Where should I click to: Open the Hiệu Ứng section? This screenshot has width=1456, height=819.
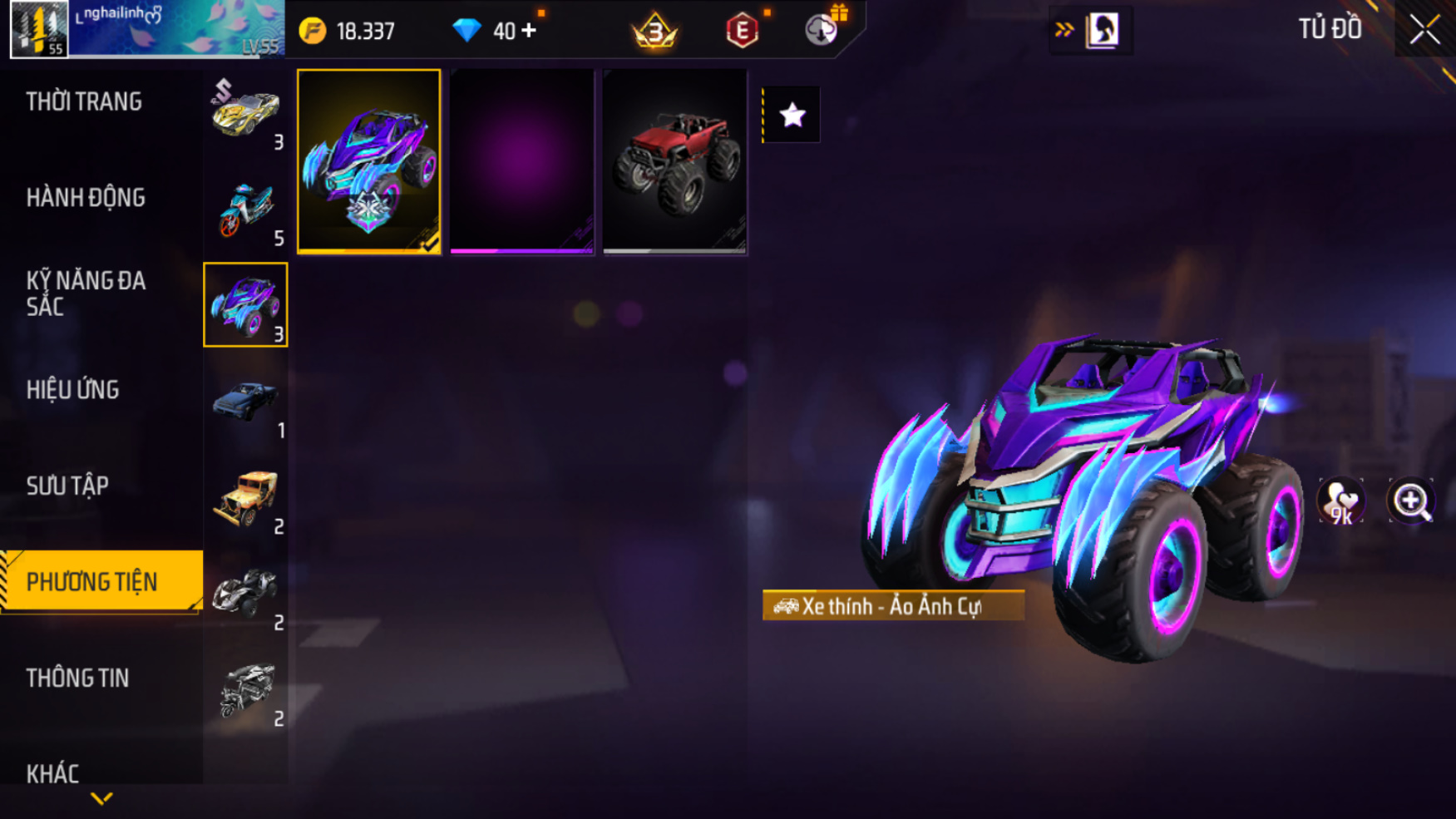73,390
